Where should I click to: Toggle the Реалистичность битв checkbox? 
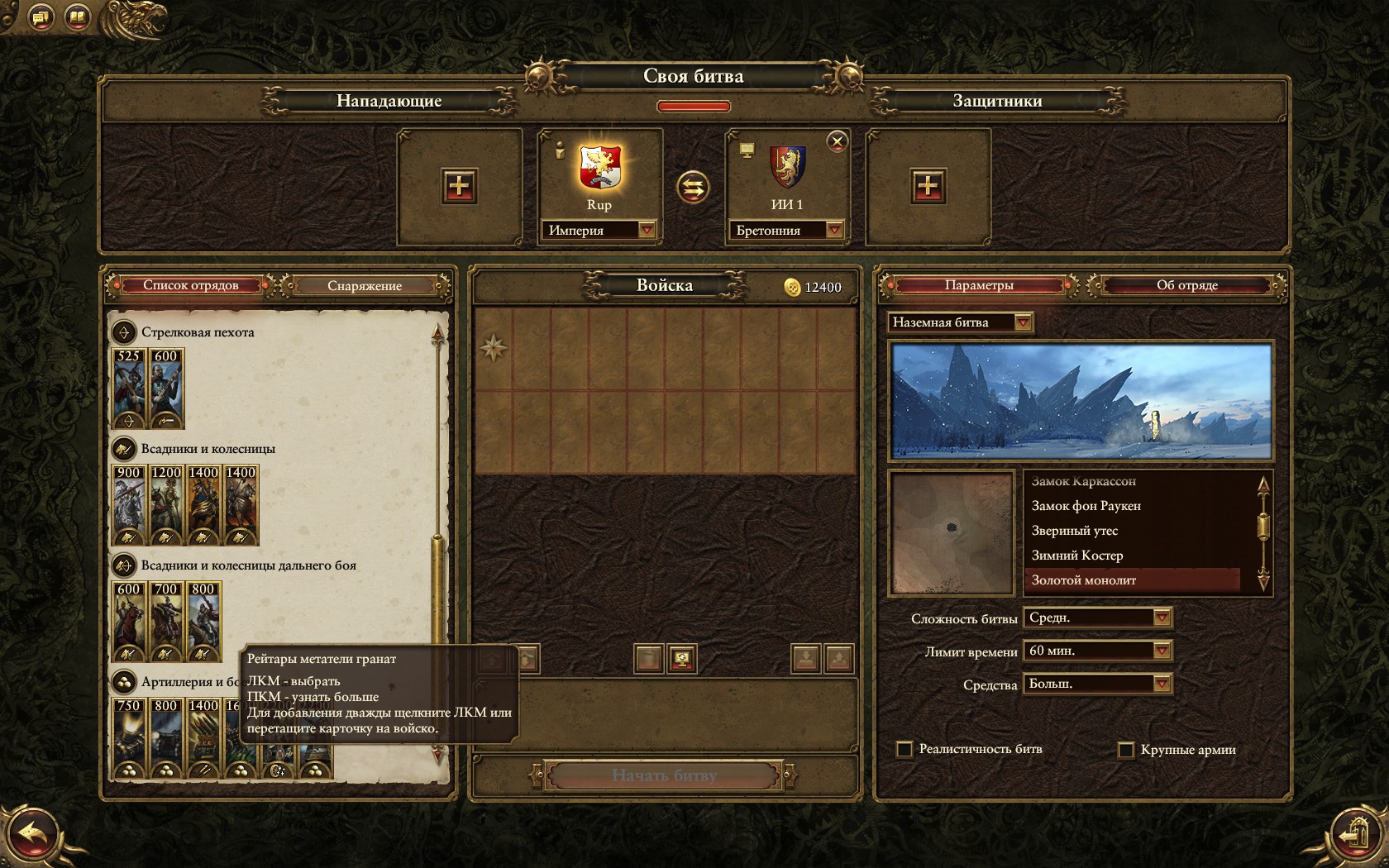point(905,749)
